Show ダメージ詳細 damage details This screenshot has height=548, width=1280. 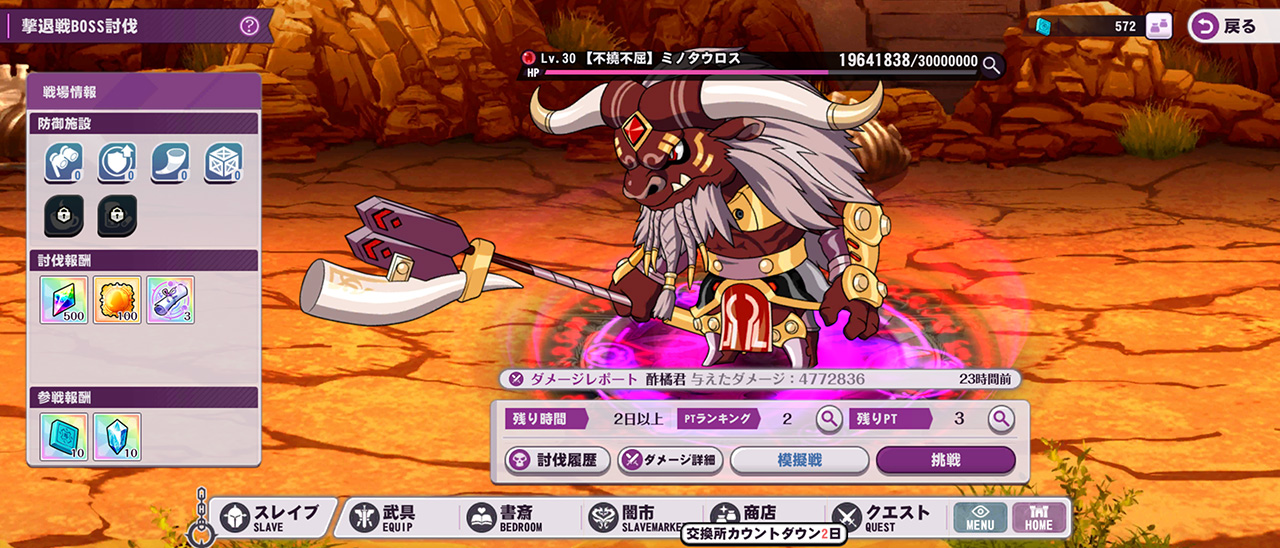click(669, 460)
